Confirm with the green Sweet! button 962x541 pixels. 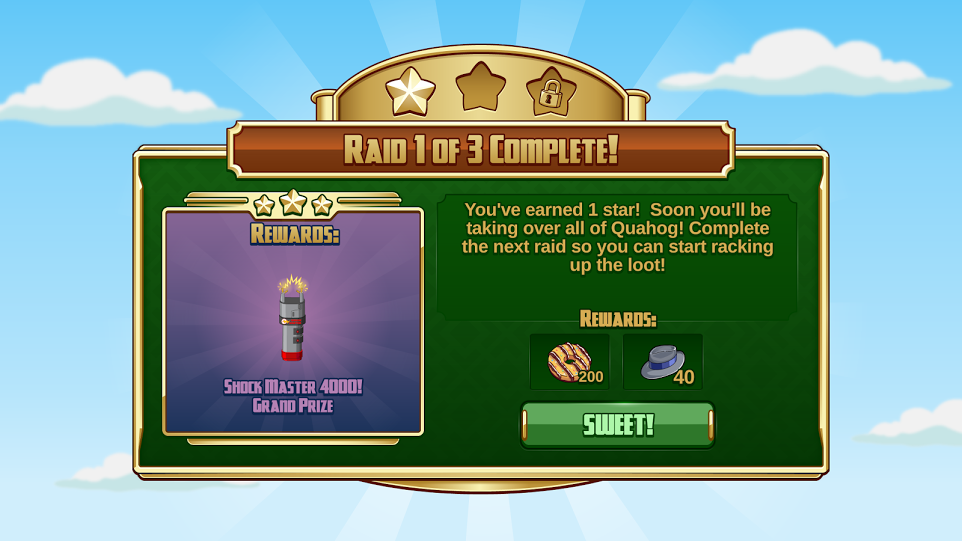point(618,425)
